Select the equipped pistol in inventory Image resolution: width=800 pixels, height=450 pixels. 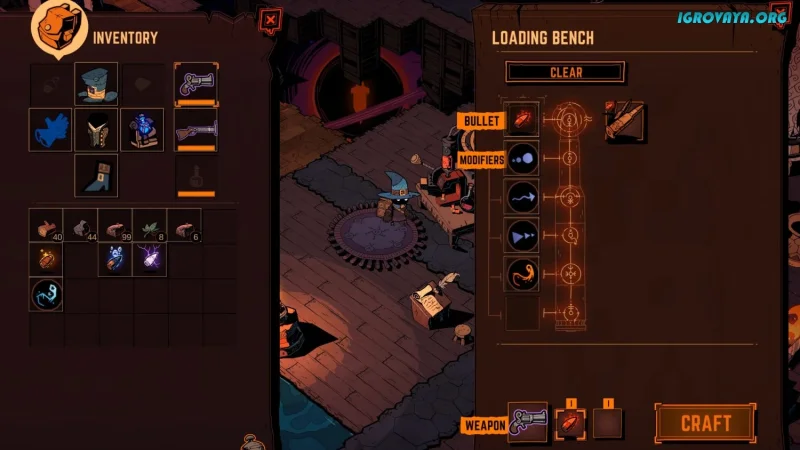(196, 84)
